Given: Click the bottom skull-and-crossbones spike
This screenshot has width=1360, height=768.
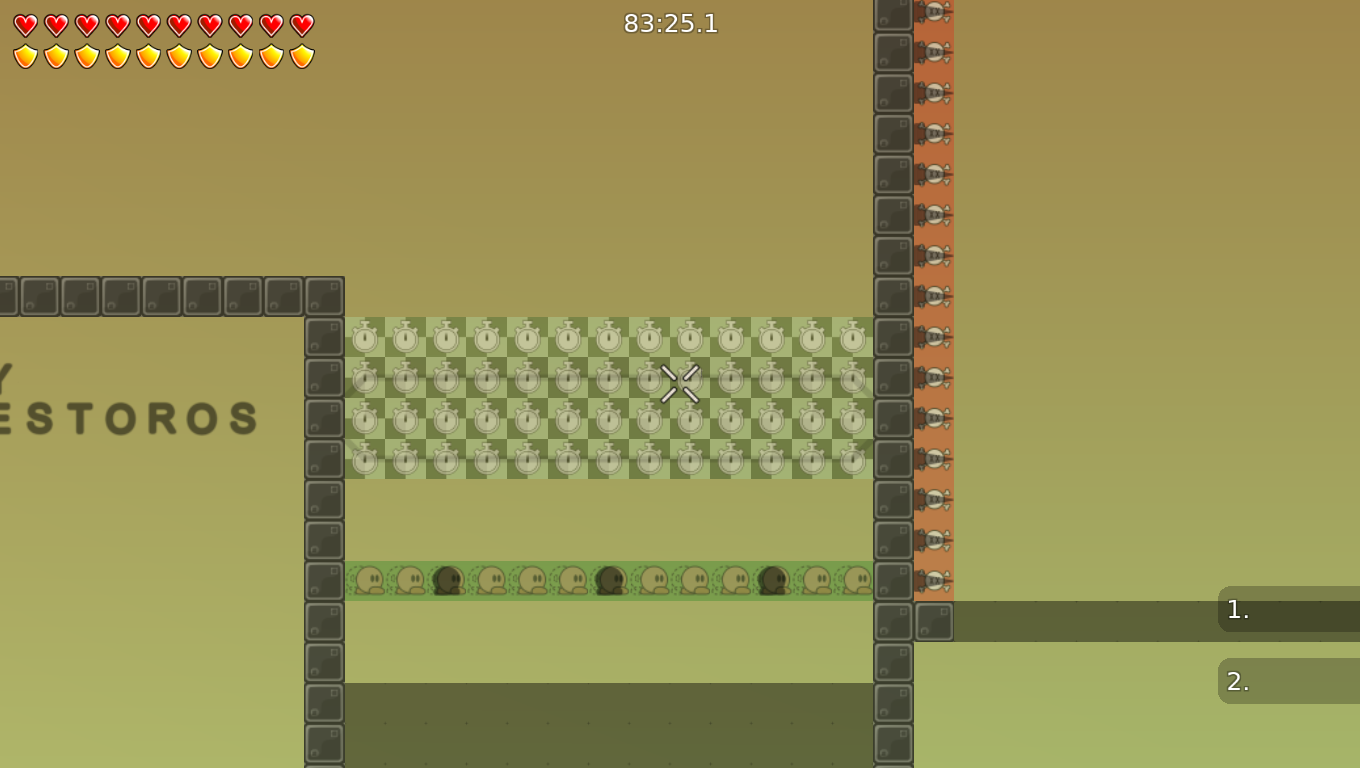Looking at the screenshot, I should coord(935,578).
